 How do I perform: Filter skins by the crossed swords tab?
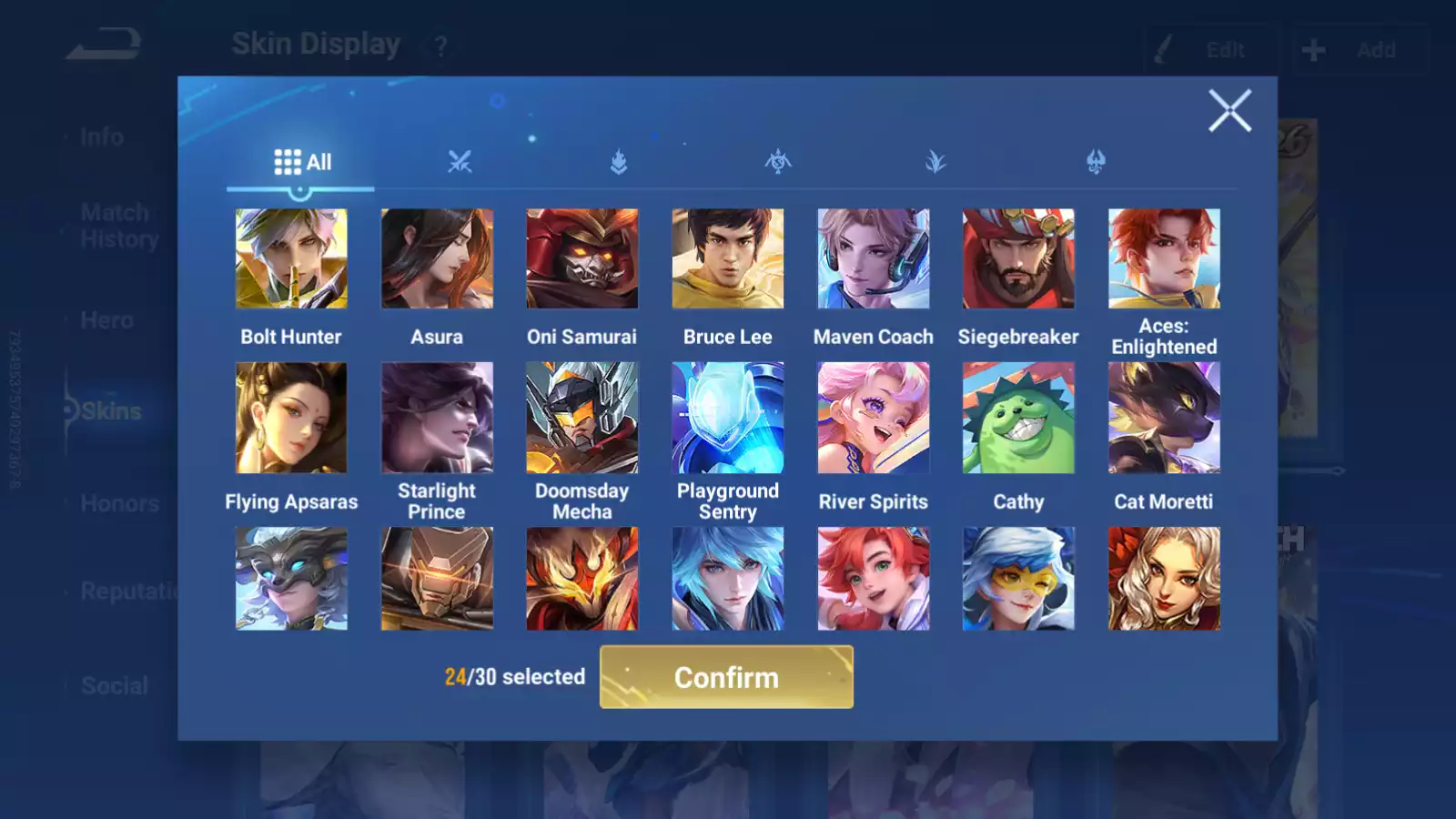tap(460, 162)
